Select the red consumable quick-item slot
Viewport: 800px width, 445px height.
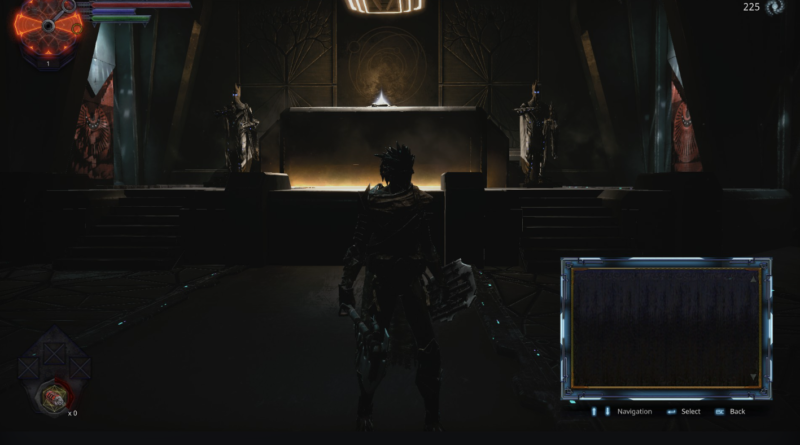[x=53, y=397]
